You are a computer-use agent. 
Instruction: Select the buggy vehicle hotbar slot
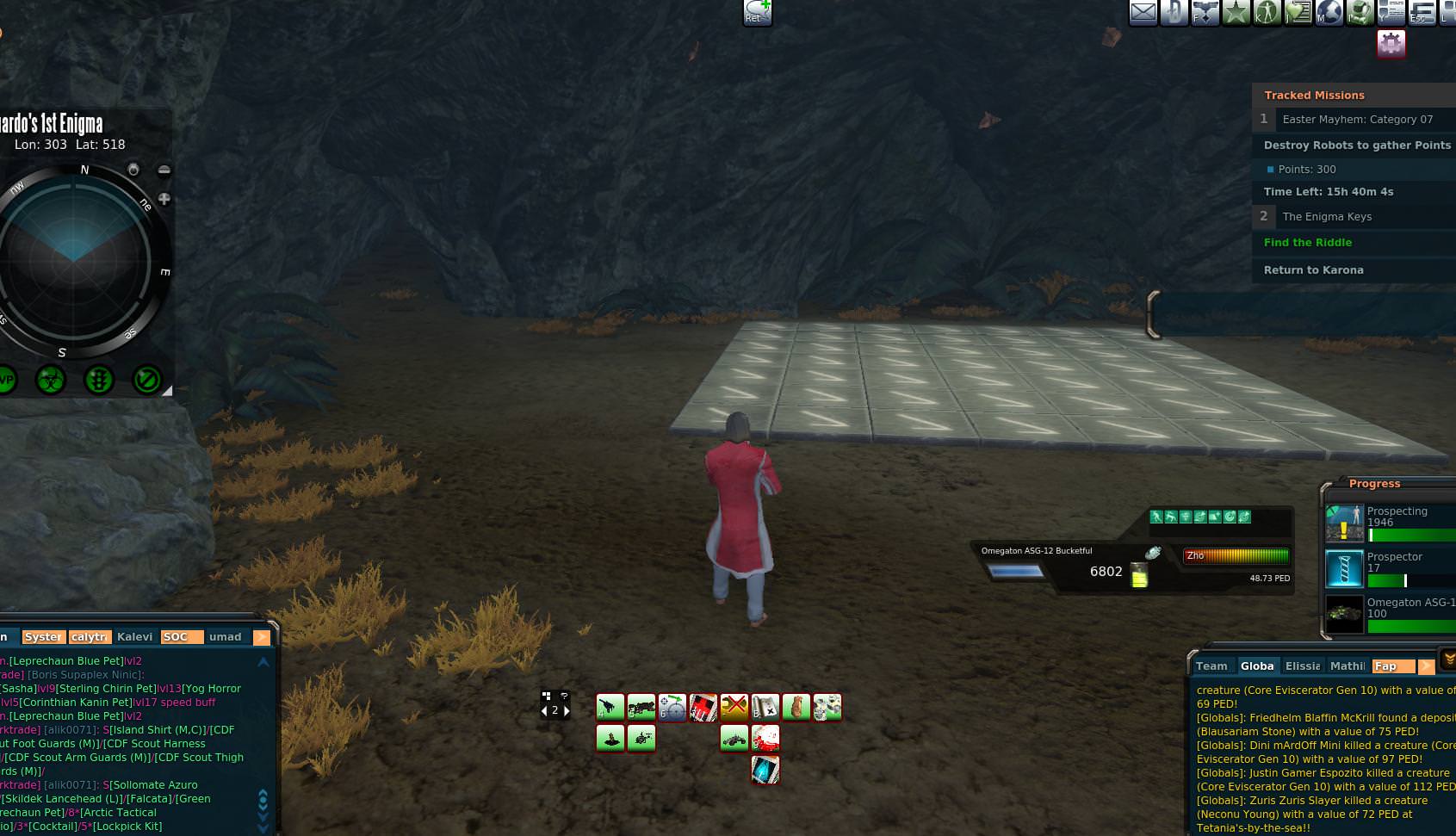[734, 738]
